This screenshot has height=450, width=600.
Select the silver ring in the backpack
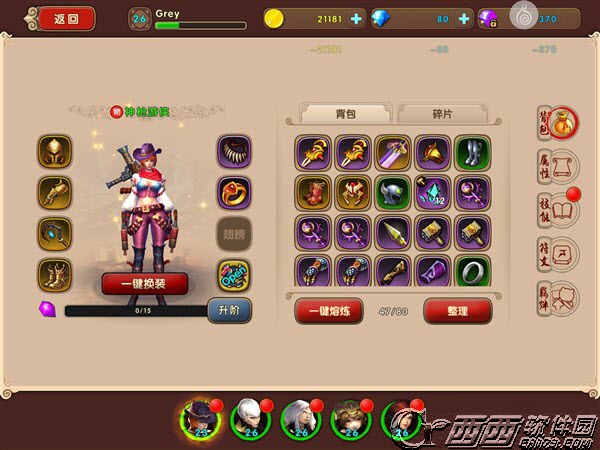click(x=473, y=272)
